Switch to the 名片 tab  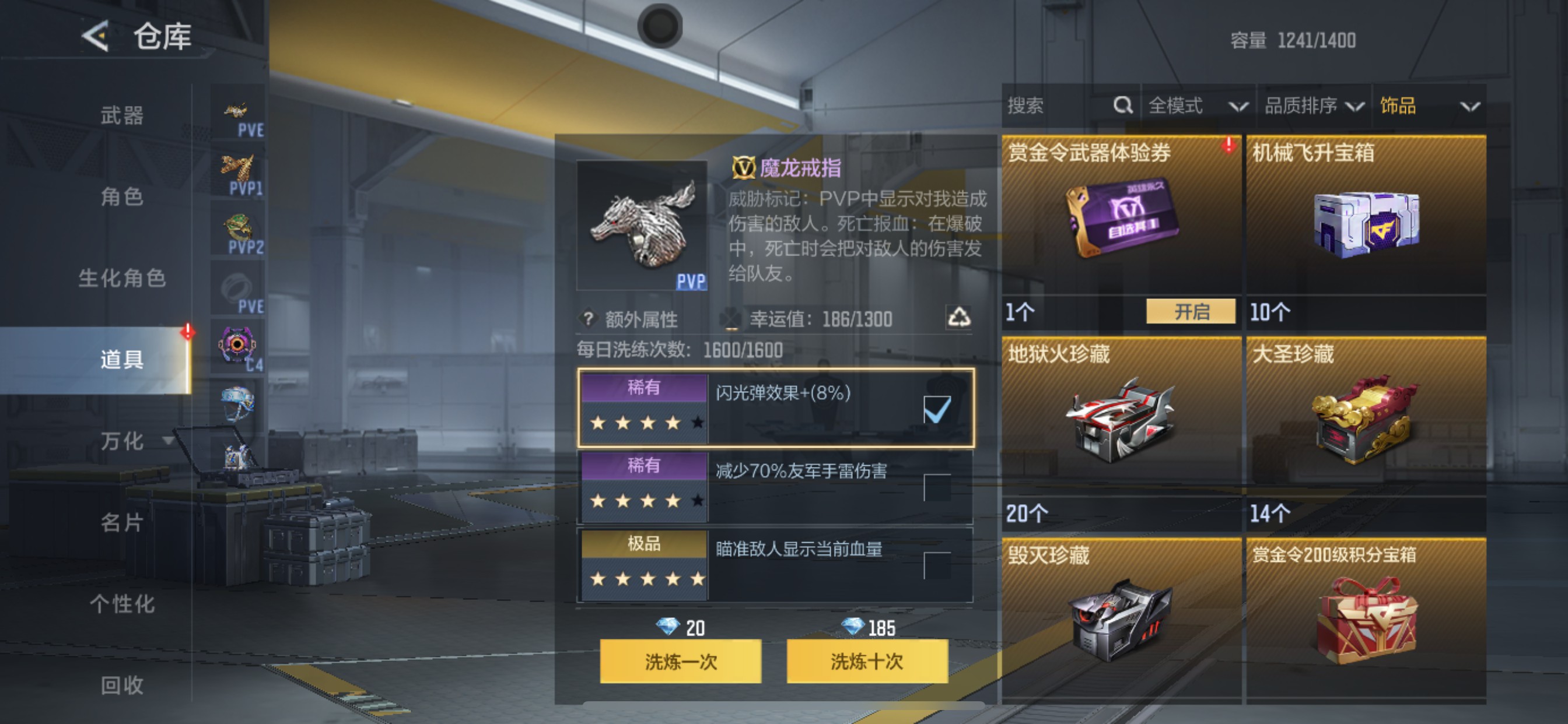click(122, 523)
